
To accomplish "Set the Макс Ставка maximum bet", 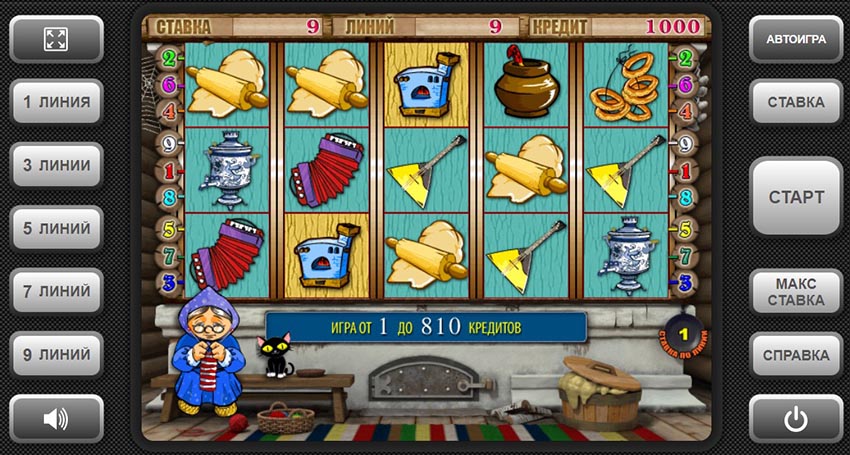I will (x=795, y=291).
